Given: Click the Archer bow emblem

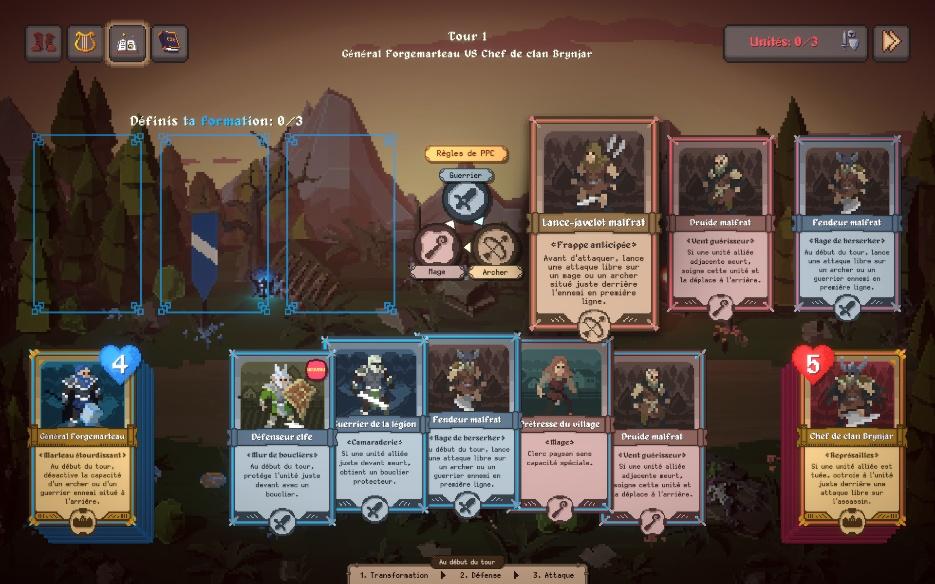Looking at the screenshot, I should click(493, 246).
